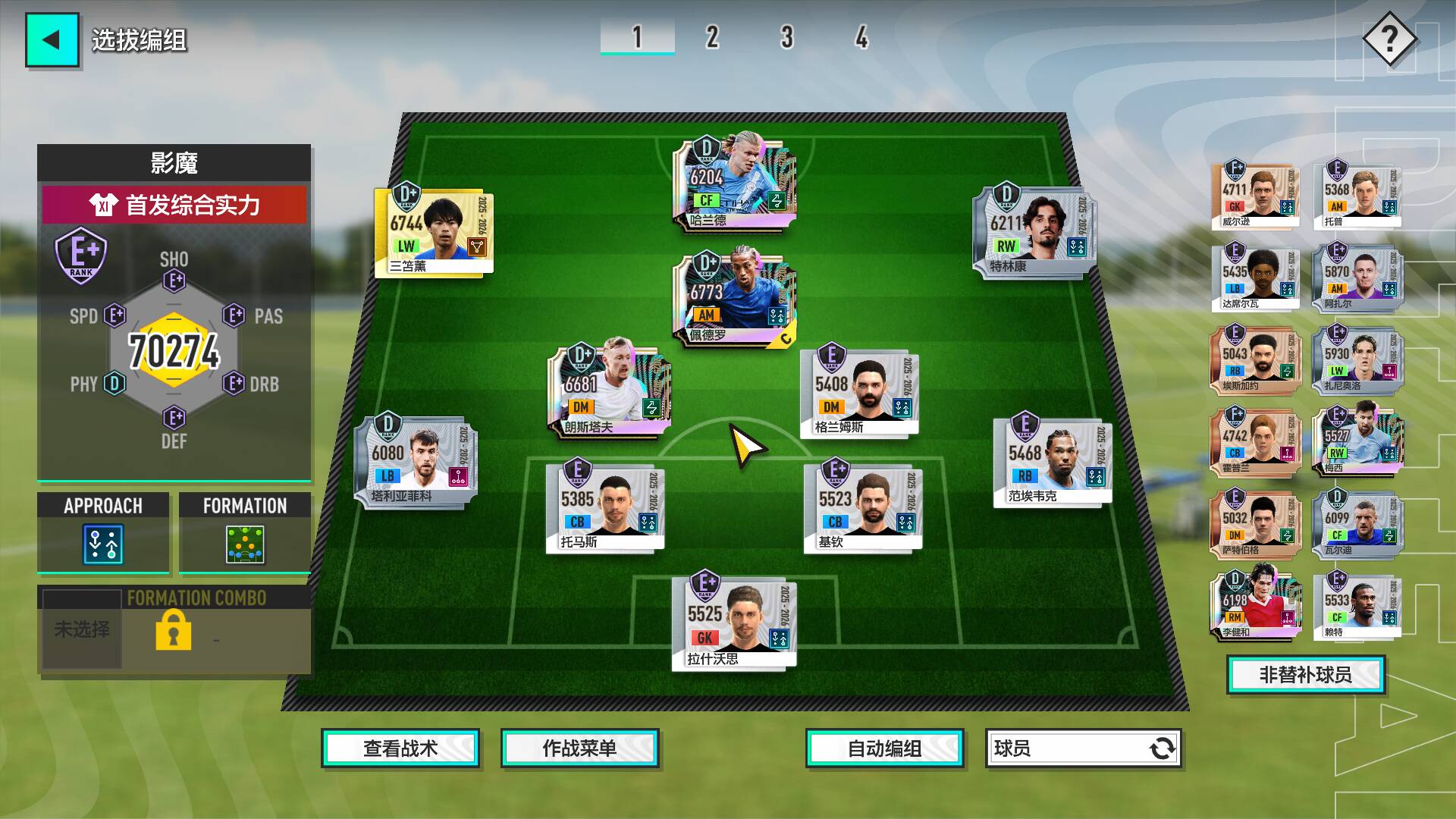The height and width of the screenshot is (819, 1456).
Task: Select the 5525 goalkeeper card
Action: pyautogui.click(x=733, y=623)
